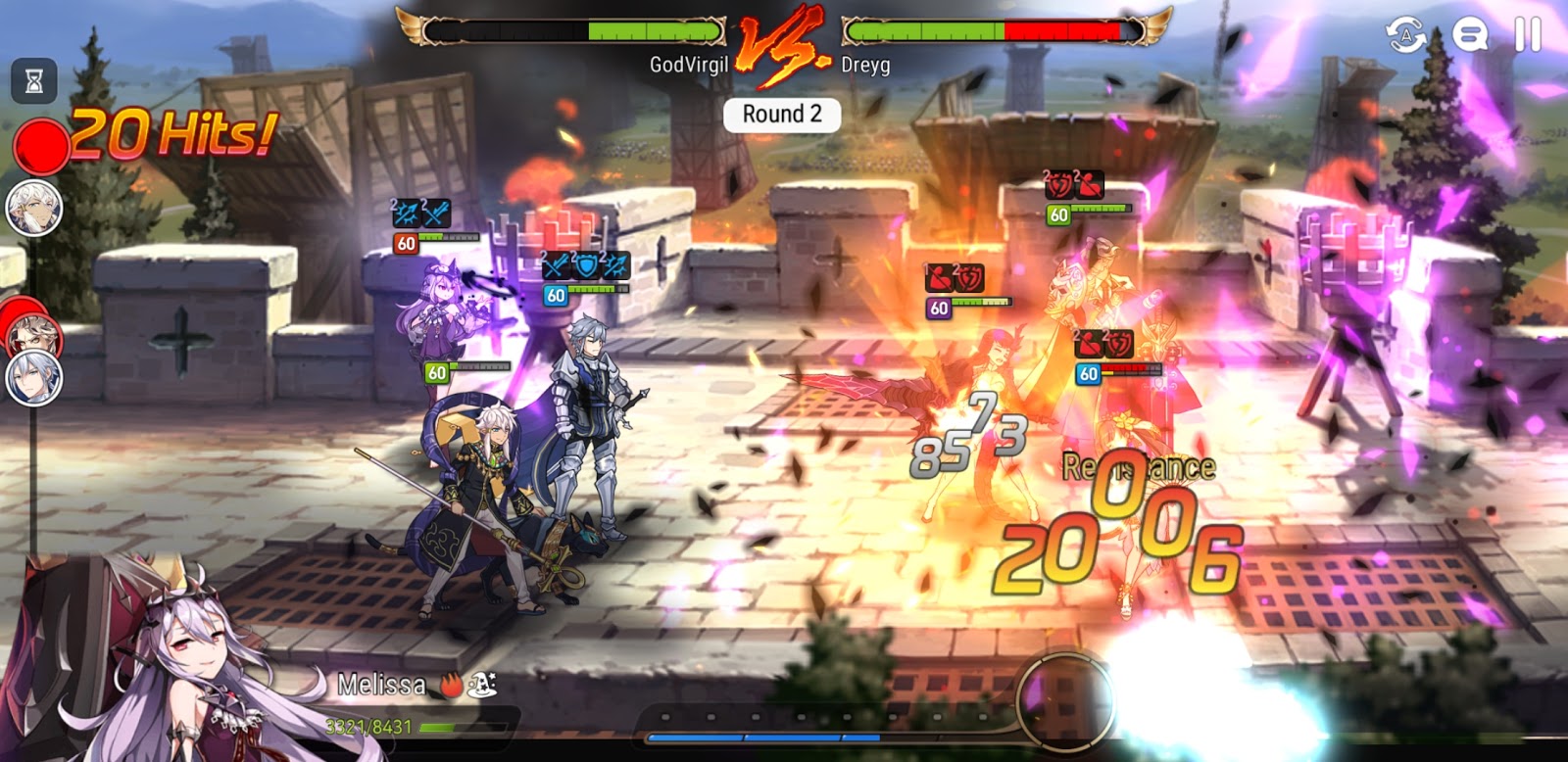
Task: Click the green HP bar showing 3321/8431
Action: pyautogui.click(x=461, y=729)
